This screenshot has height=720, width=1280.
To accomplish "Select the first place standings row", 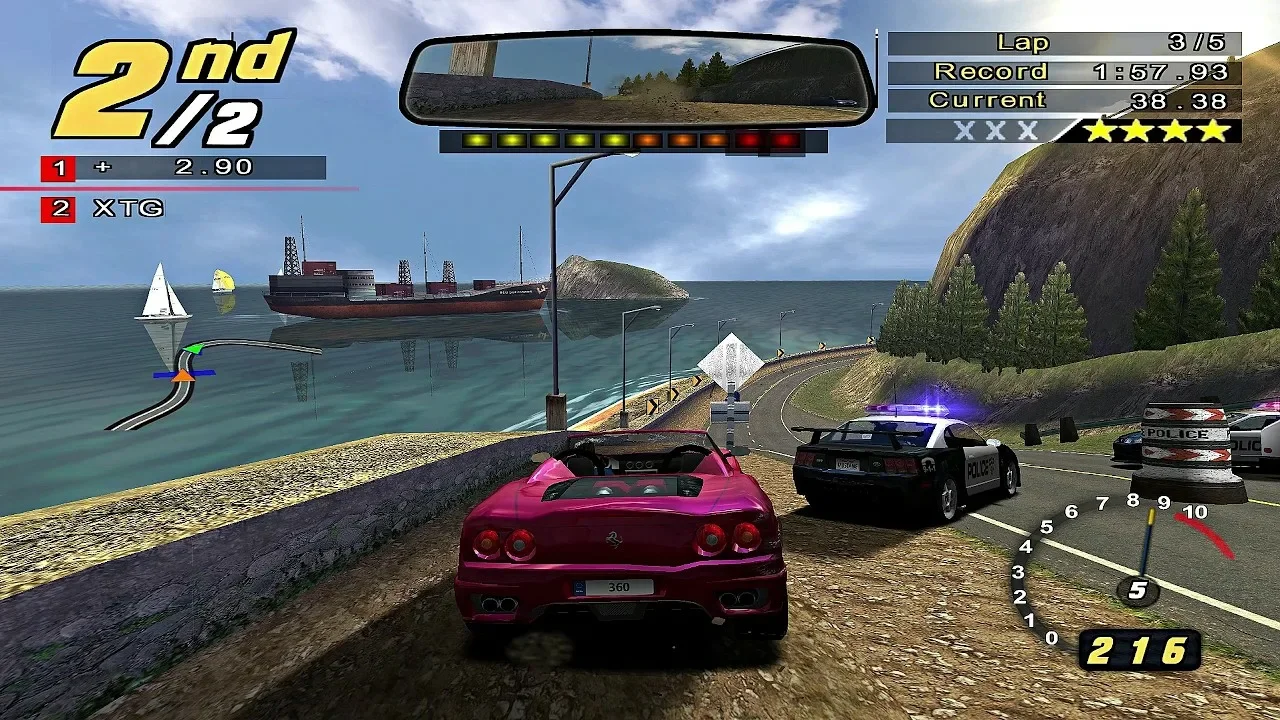I will pyautogui.click(x=184, y=168).
